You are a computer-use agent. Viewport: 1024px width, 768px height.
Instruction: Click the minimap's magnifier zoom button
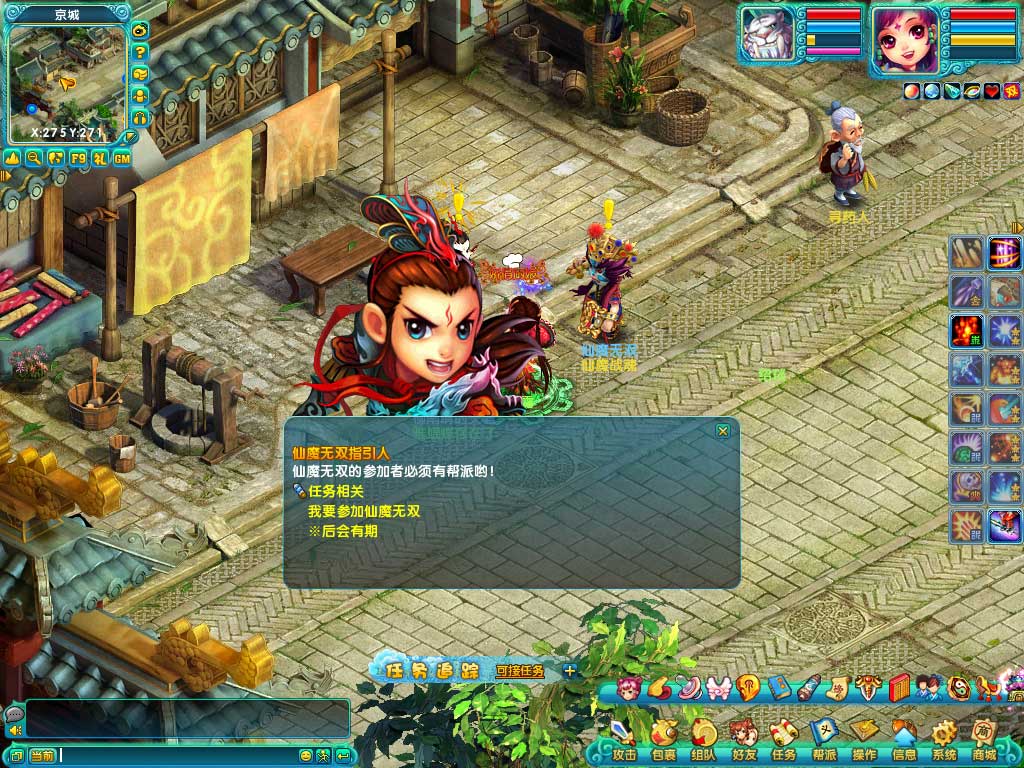pos(34,157)
